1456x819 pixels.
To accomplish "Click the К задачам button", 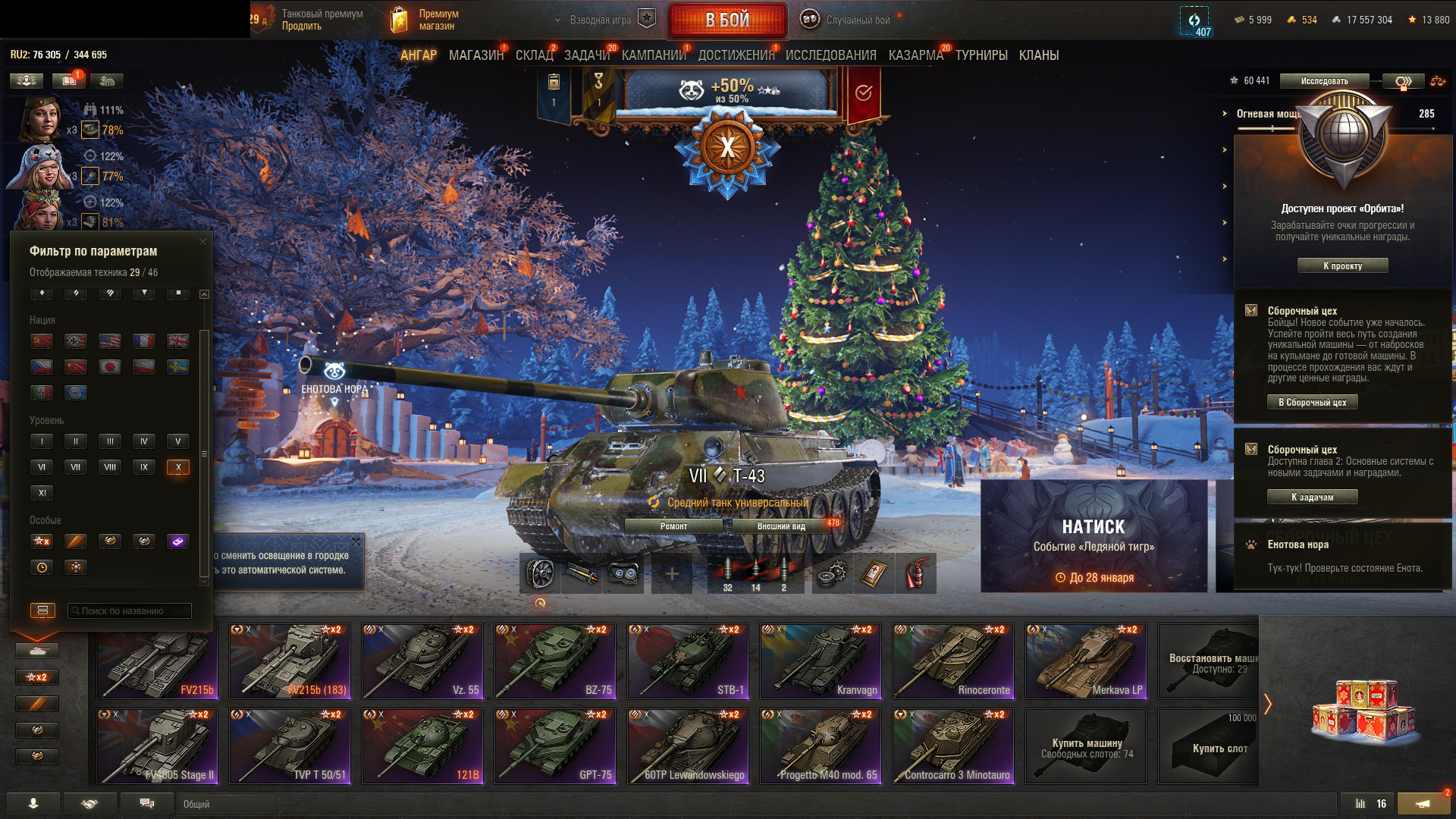I will click(x=1312, y=497).
